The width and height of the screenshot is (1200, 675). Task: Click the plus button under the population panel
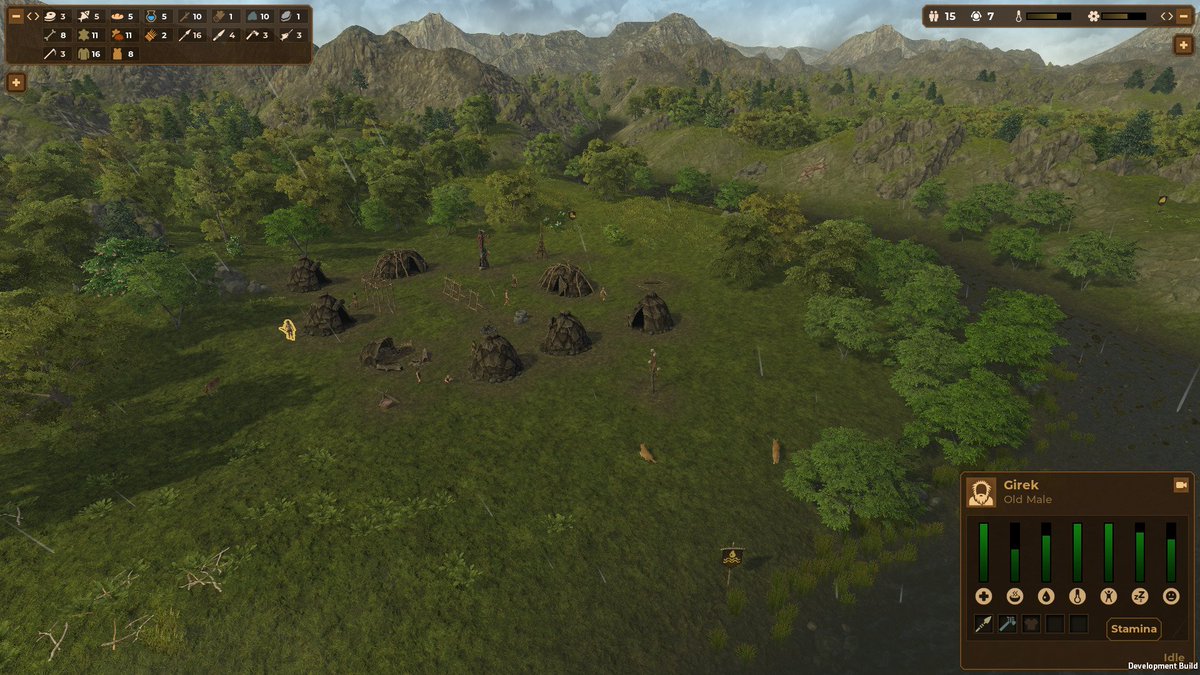[x=1183, y=45]
